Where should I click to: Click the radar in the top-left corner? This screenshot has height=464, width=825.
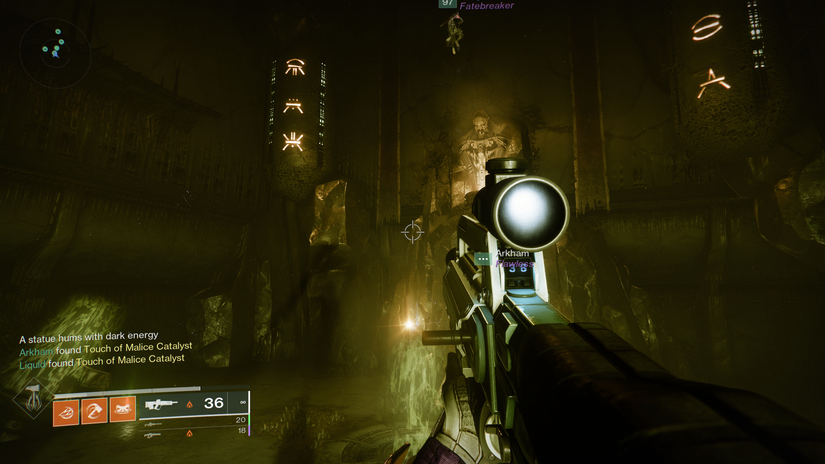coord(55,47)
